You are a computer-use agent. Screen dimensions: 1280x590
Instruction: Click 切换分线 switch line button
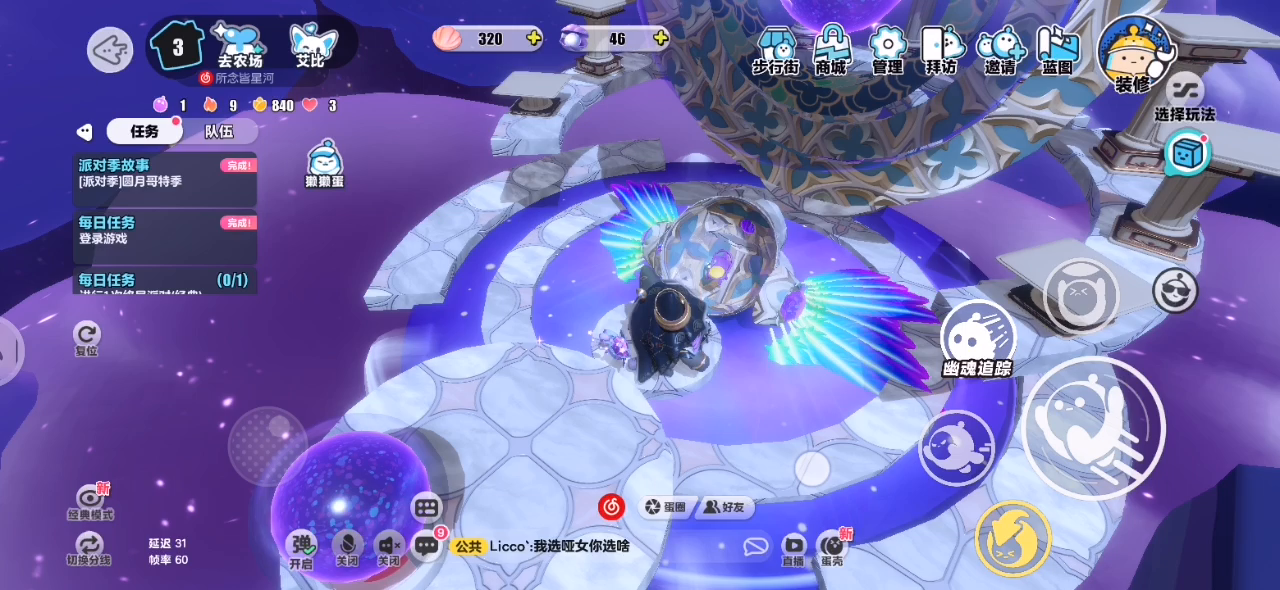pyautogui.click(x=89, y=548)
